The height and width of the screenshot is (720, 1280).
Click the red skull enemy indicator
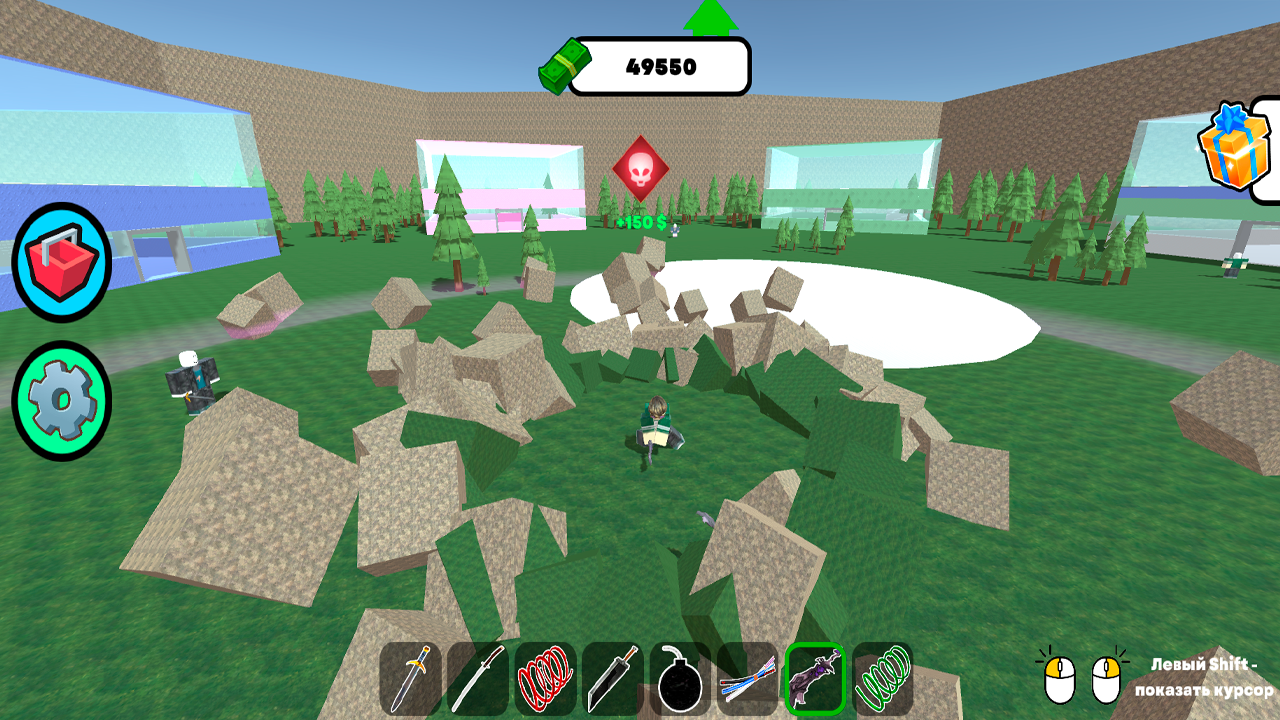click(639, 170)
